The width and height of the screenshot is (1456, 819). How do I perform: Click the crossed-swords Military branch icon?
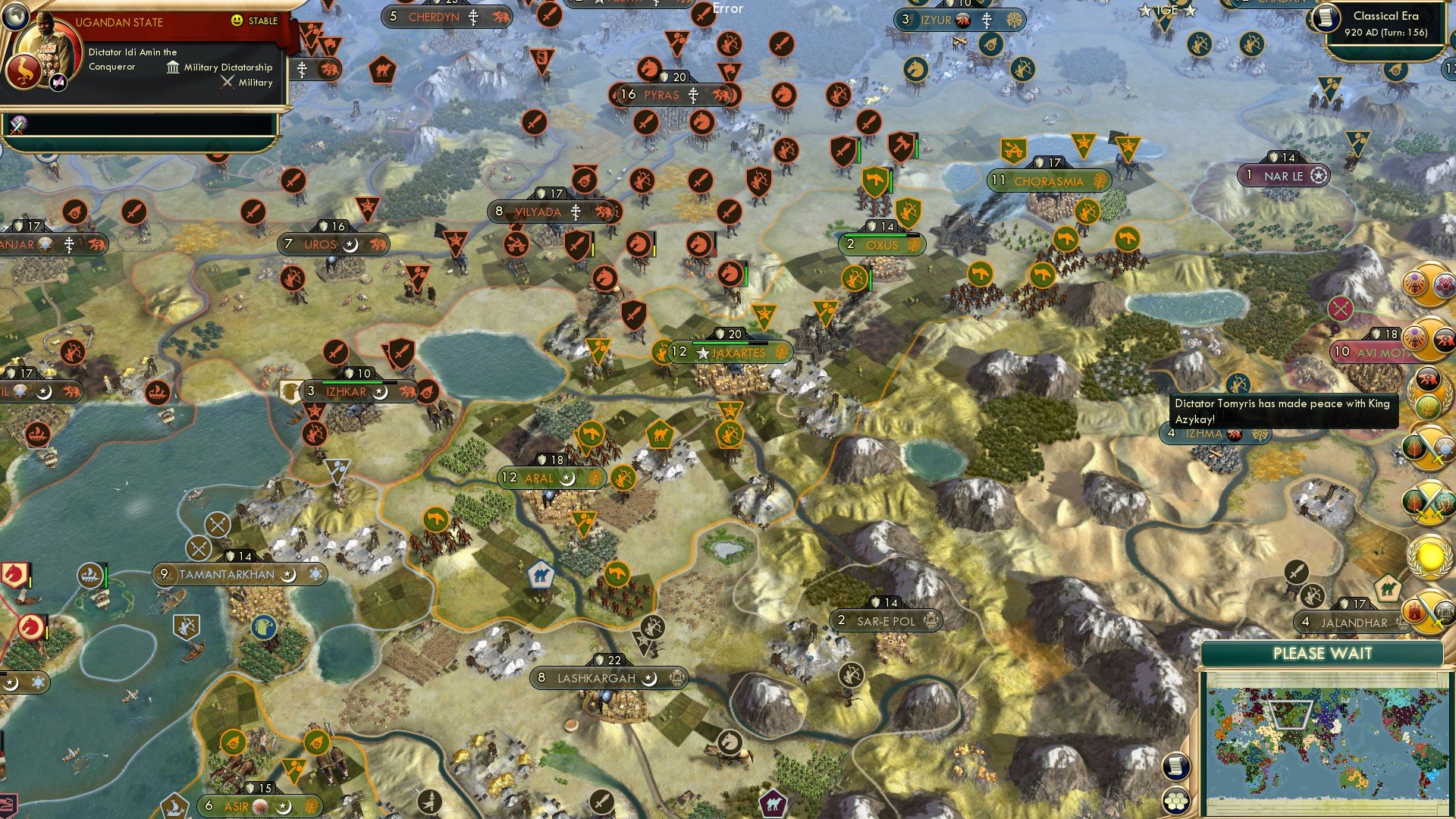click(226, 82)
